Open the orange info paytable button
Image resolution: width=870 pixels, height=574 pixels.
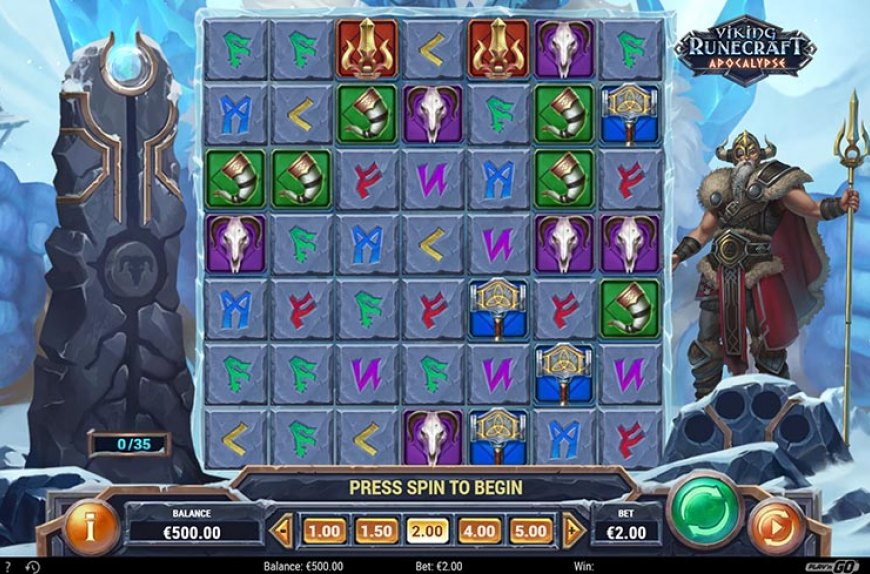pos(91,525)
